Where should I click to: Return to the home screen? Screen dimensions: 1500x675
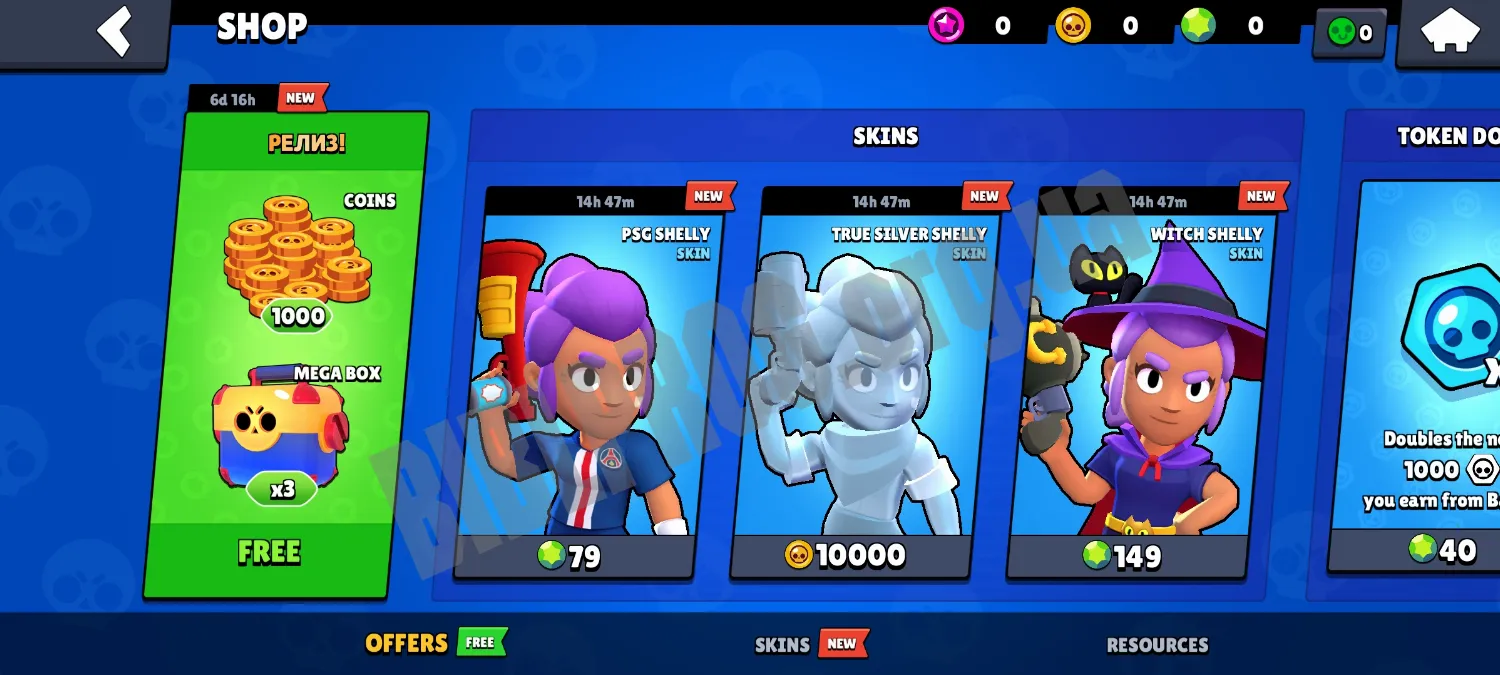point(1450,31)
